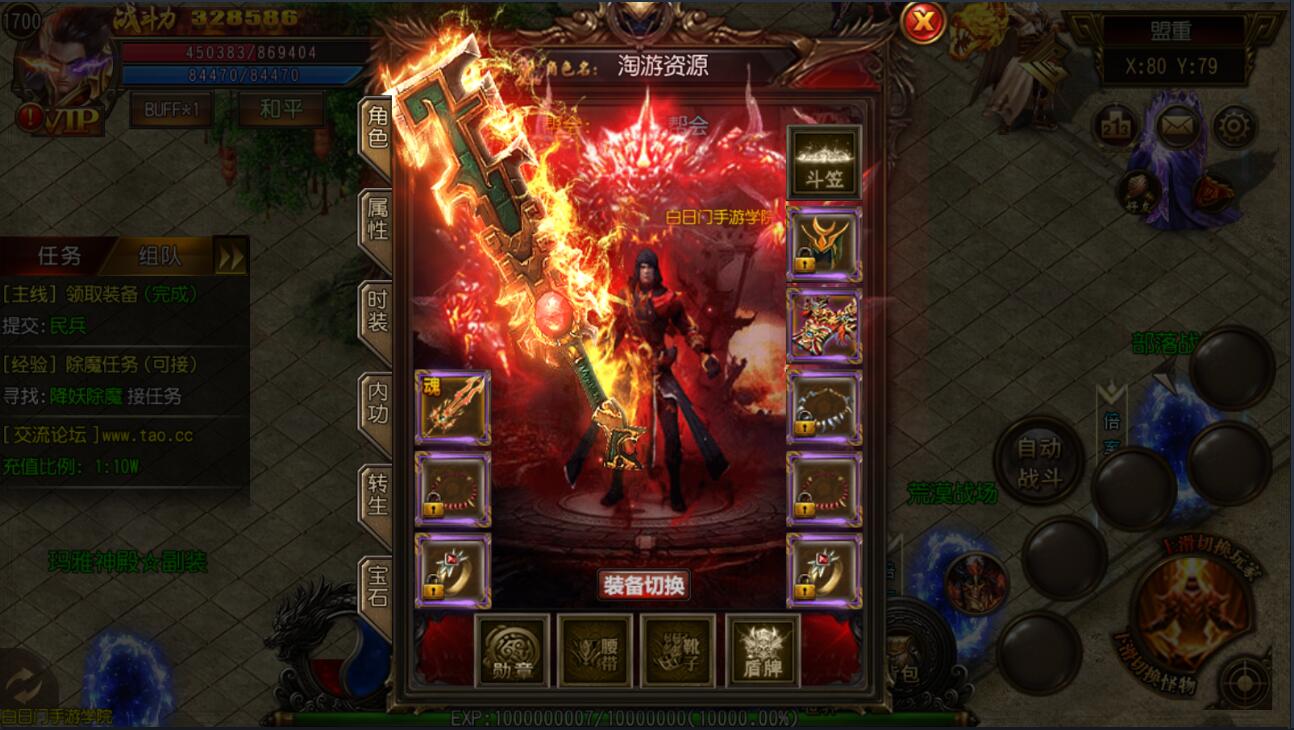This screenshot has width=1294, height=730.
Task: Open the 任务 quest tab
Action: [x=59, y=256]
